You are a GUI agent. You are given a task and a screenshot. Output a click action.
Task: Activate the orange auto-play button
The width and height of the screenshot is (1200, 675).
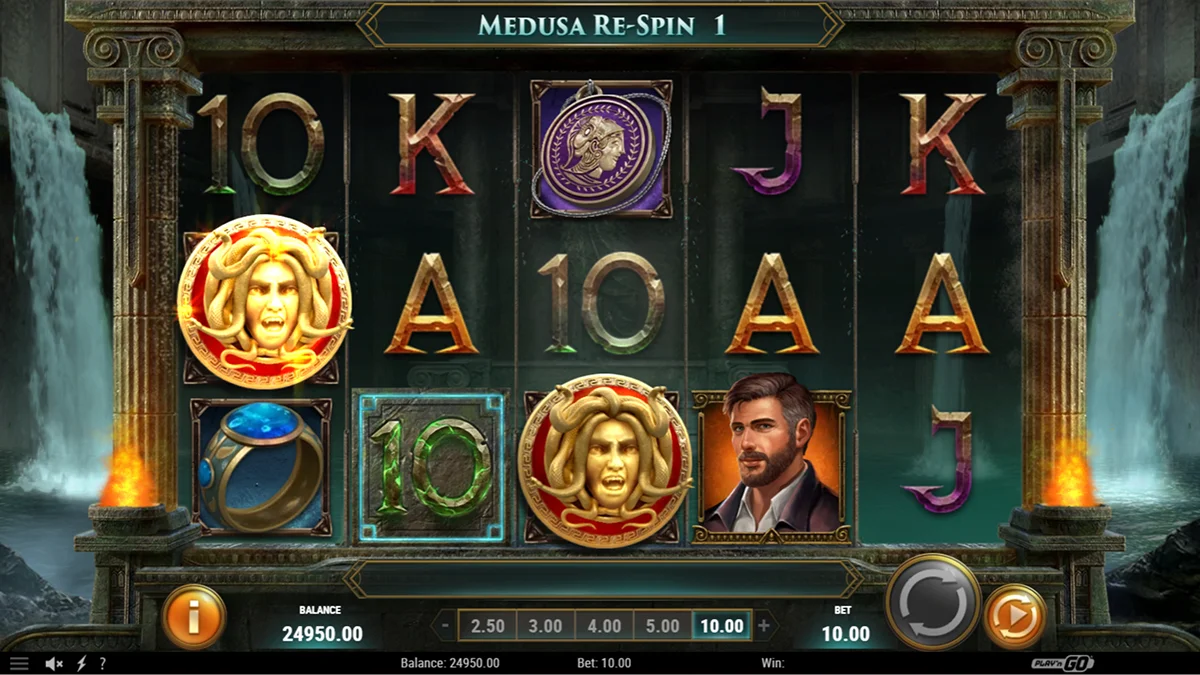click(x=1015, y=617)
